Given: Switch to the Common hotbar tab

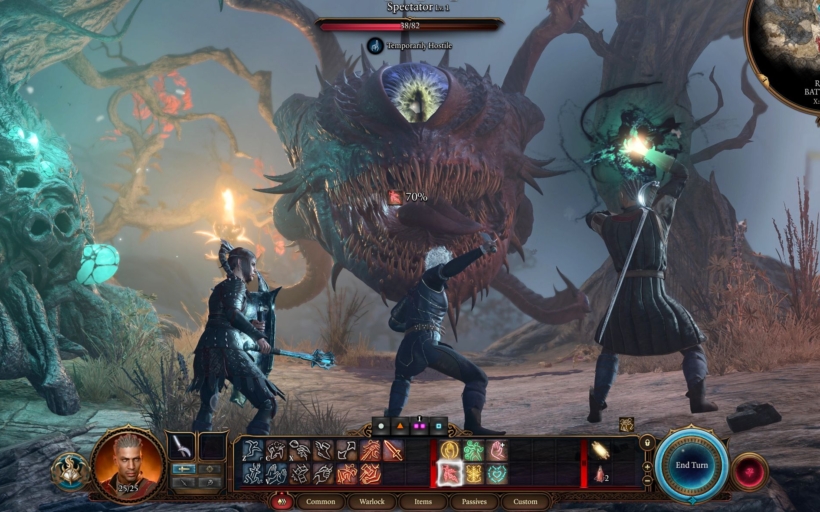Looking at the screenshot, I should coord(321,501).
